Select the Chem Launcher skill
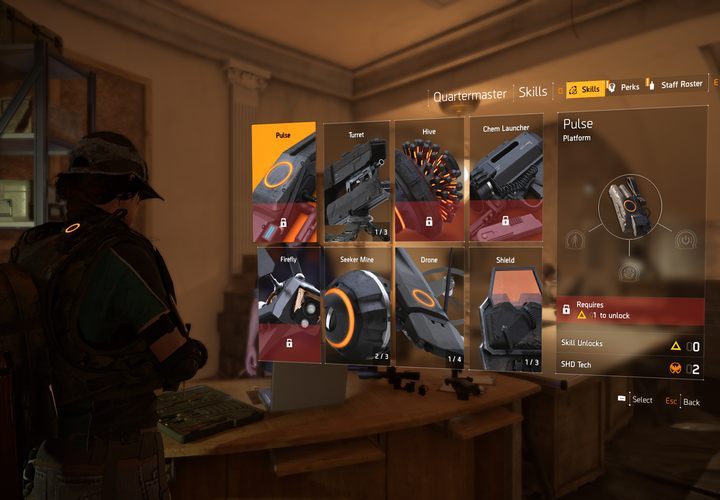The width and height of the screenshot is (720, 500). tap(505, 180)
